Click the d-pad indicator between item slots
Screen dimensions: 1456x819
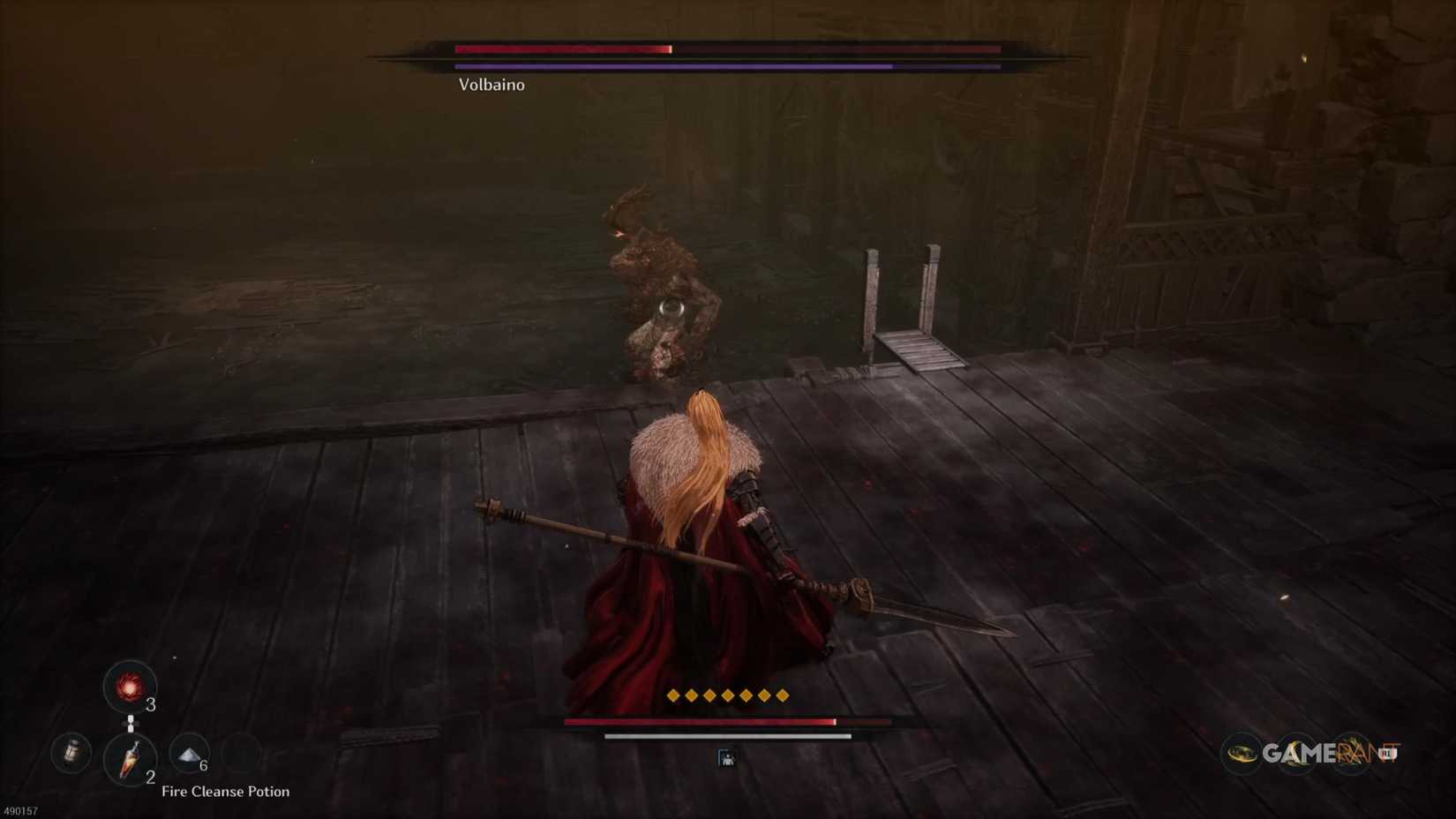(131, 723)
